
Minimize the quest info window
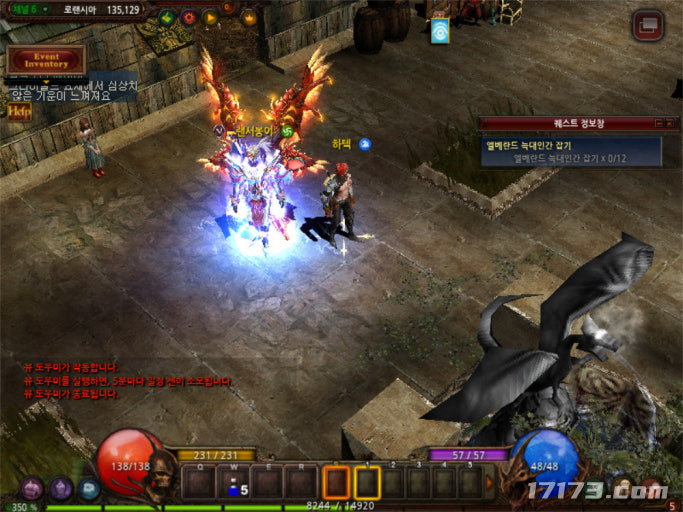659,123
